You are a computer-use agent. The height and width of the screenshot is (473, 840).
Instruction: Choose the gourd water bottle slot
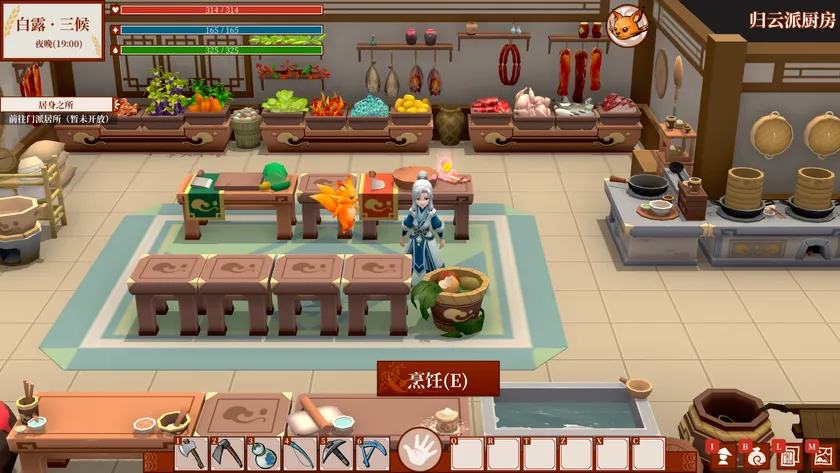pos(264,453)
